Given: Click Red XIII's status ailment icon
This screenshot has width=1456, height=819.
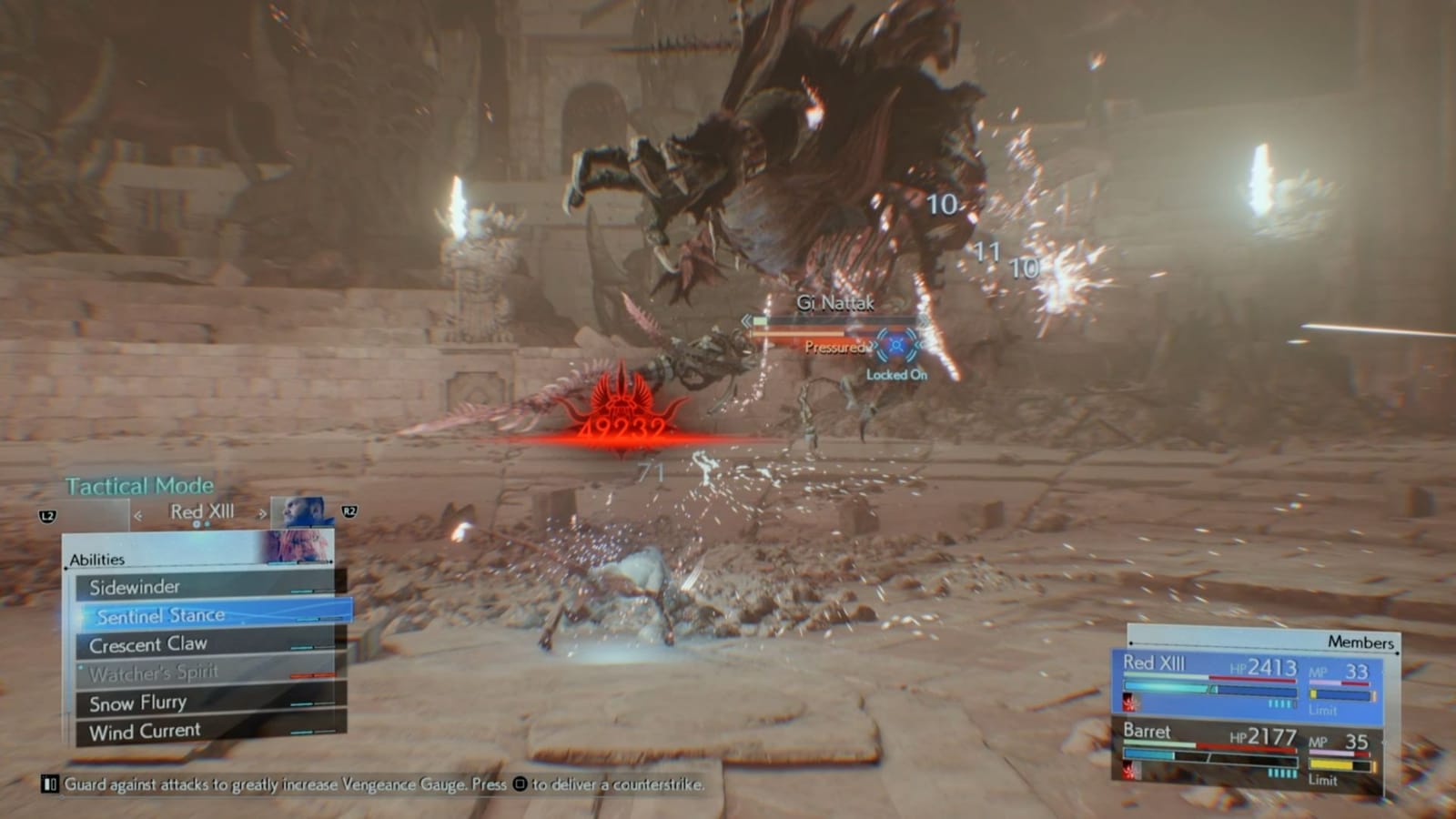Looking at the screenshot, I should tap(1130, 702).
